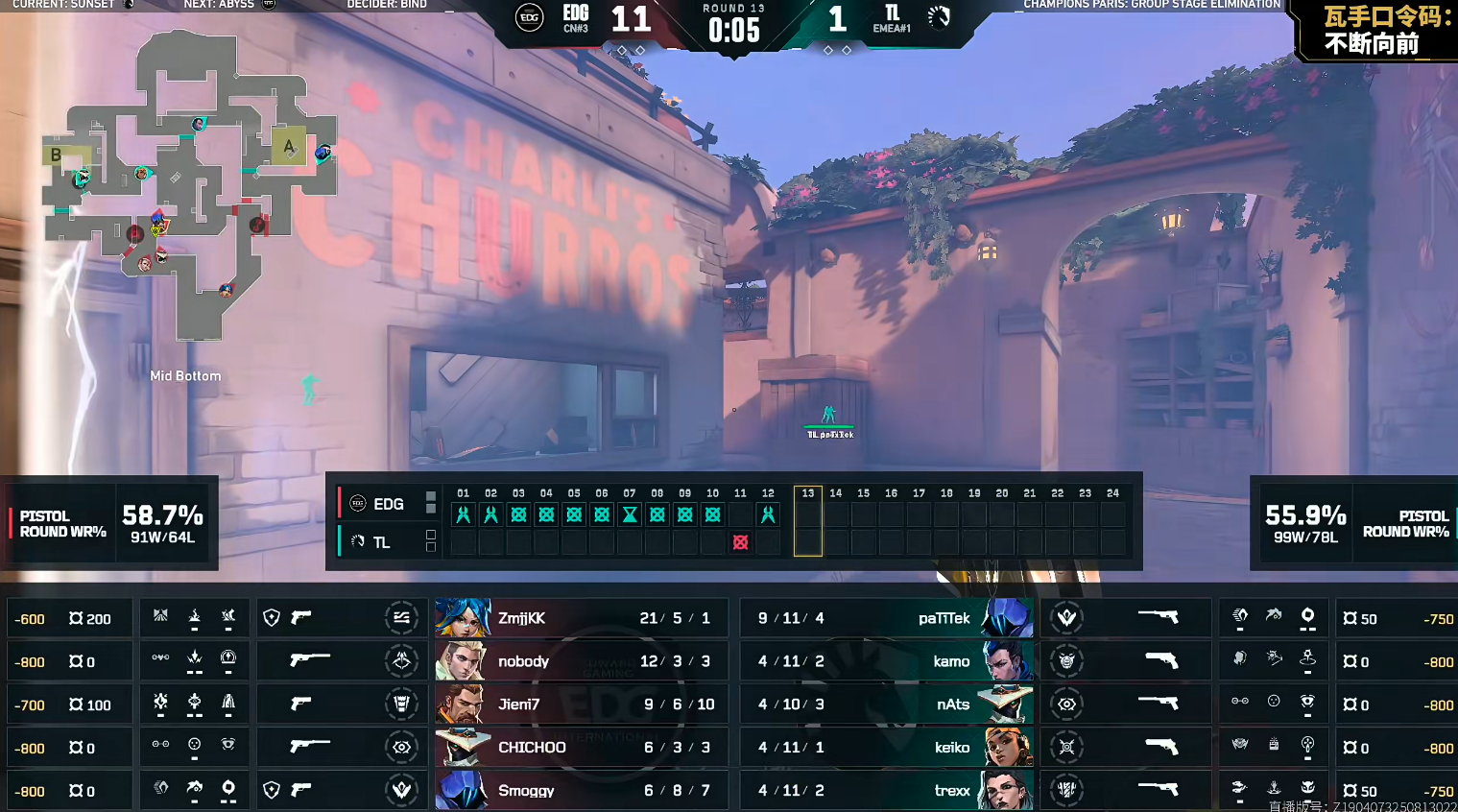The height and width of the screenshot is (812, 1458).
Task: Select the highlighted round 13 column
Action: [x=808, y=521]
